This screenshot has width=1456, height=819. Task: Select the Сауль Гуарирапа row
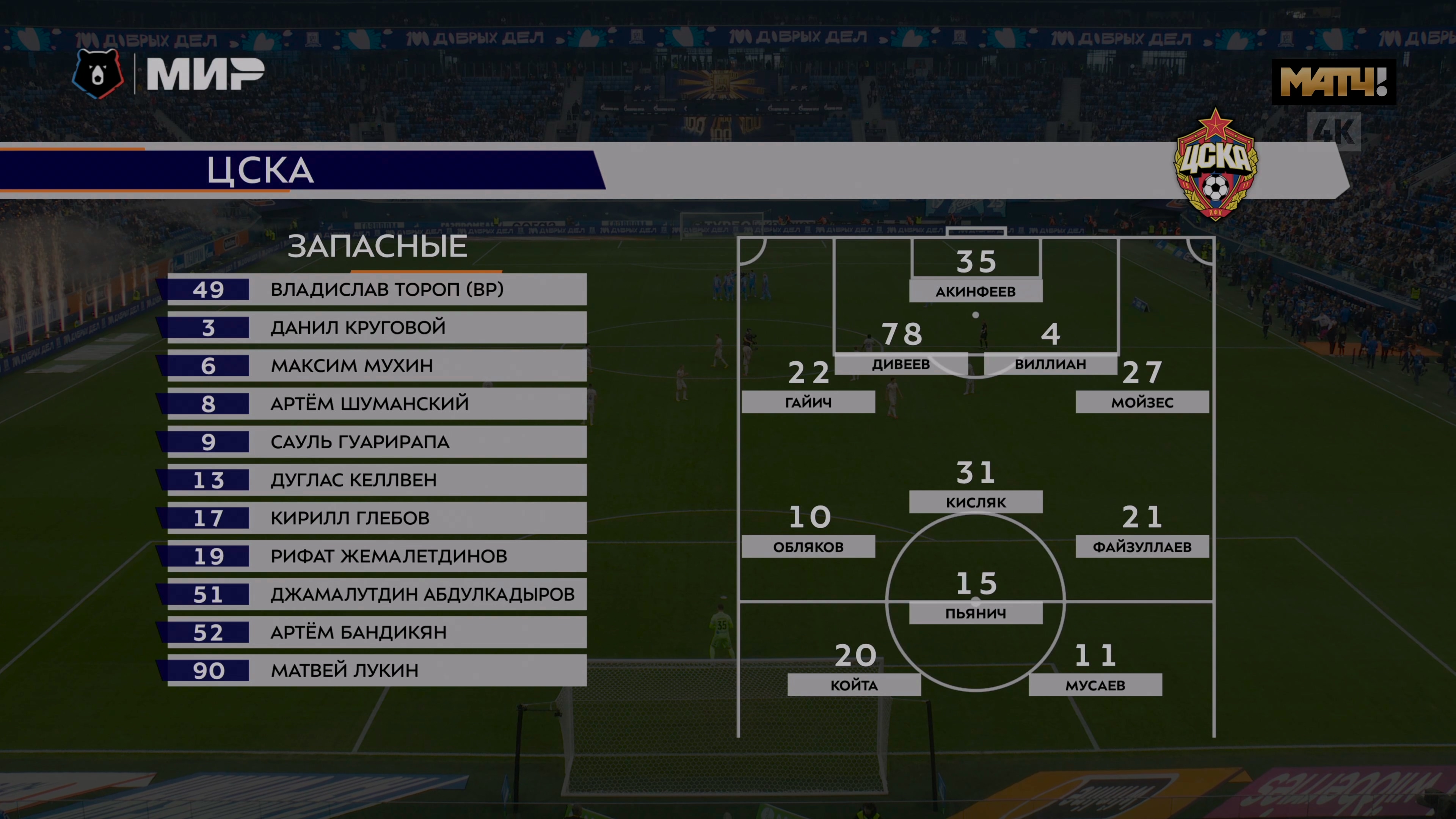[x=377, y=442]
